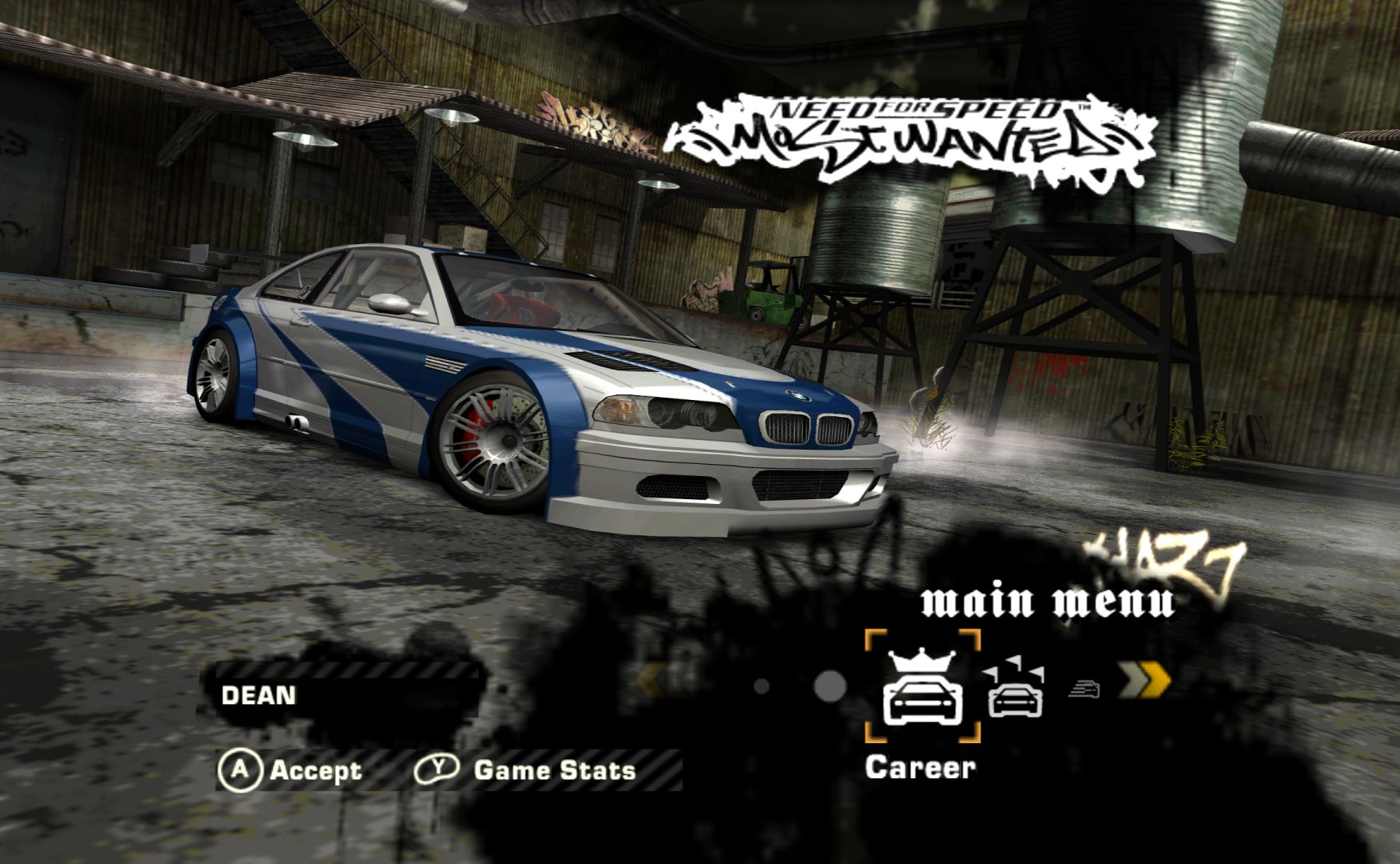Select the Career crowned car icon
This screenshot has height=864, width=1400.
[x=922, y=687]
